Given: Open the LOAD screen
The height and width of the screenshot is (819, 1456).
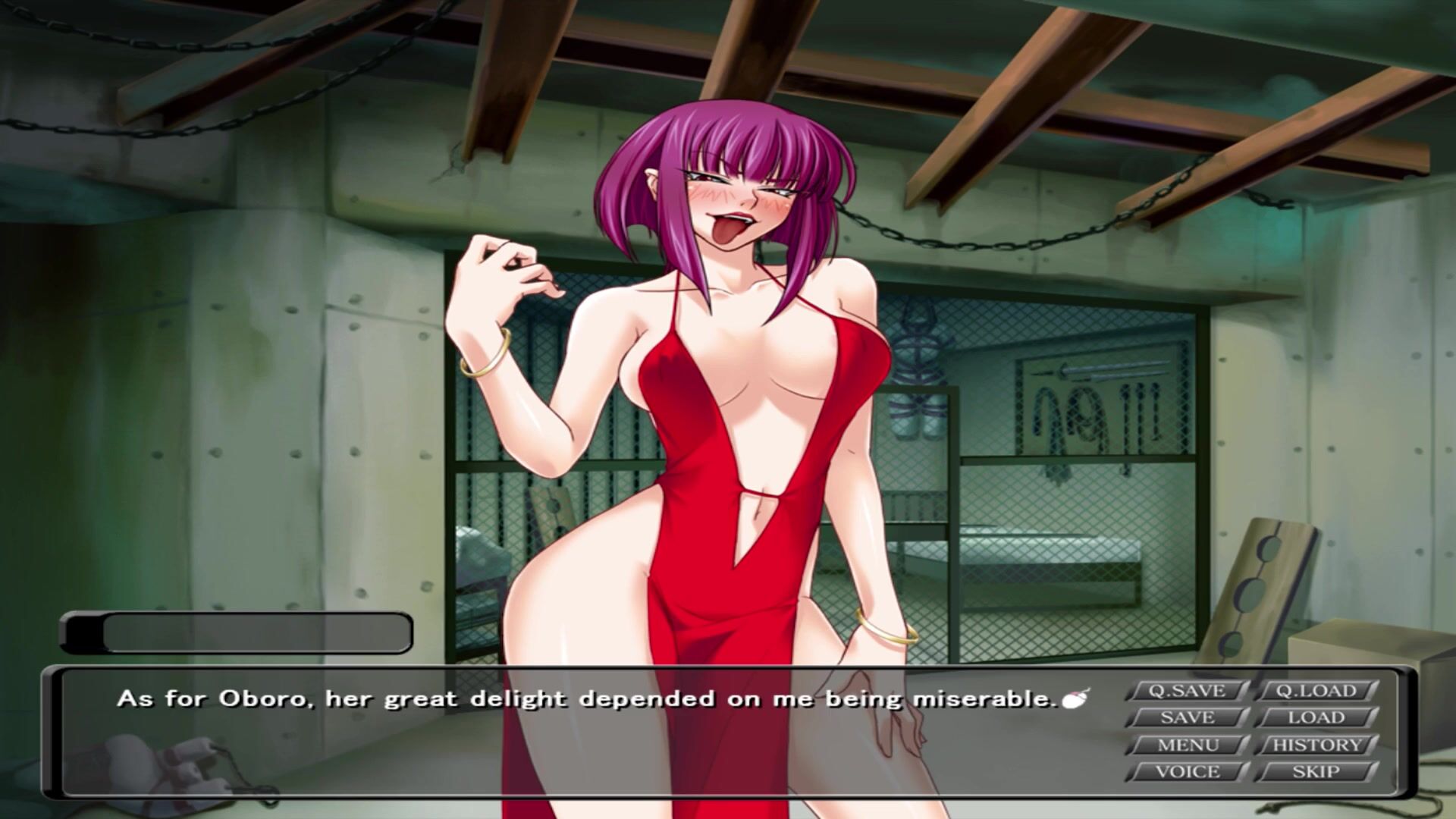Looking at the screenshot, I should coord(1316,717).
